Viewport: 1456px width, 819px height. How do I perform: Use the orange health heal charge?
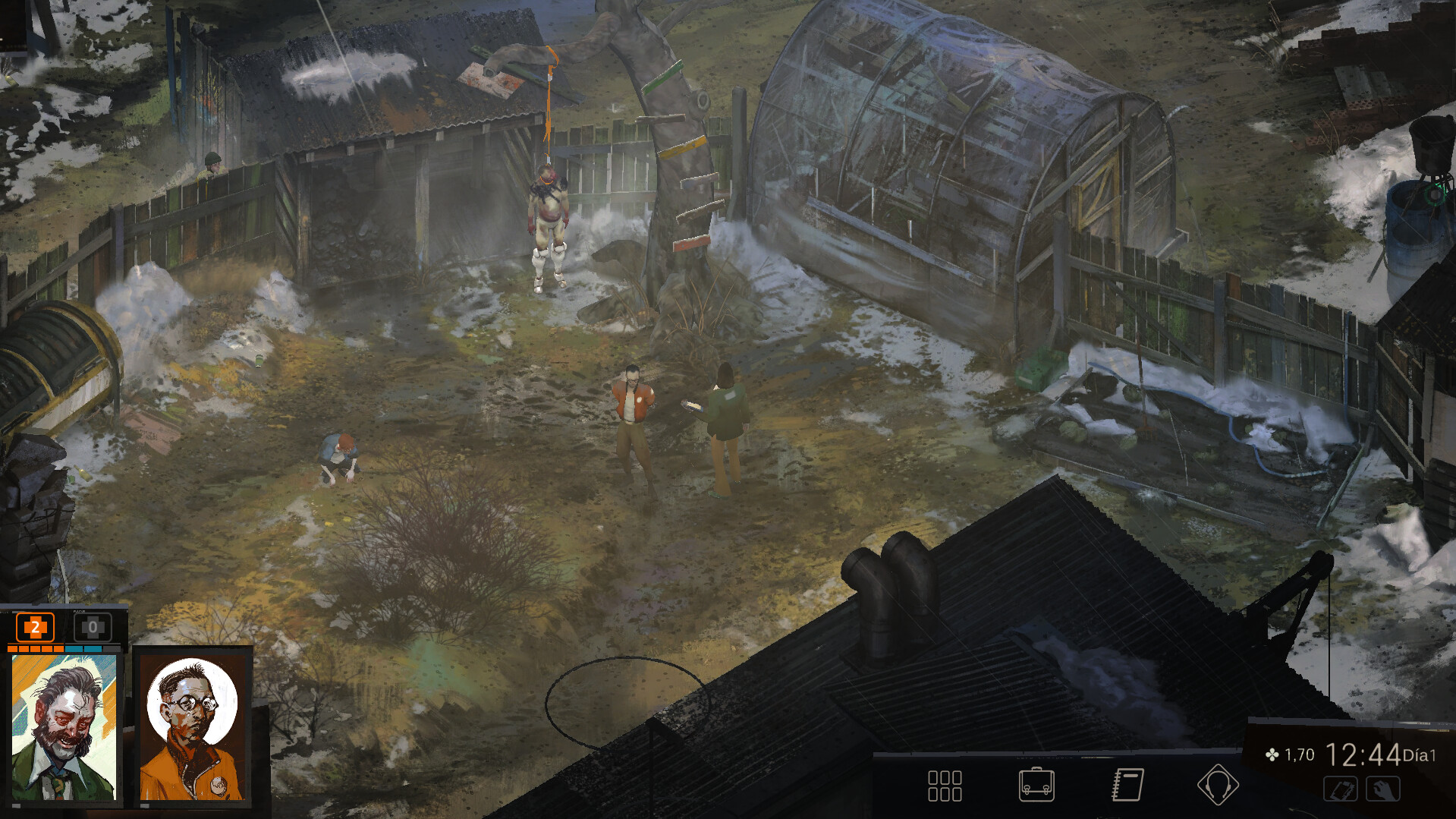[35, 628]
